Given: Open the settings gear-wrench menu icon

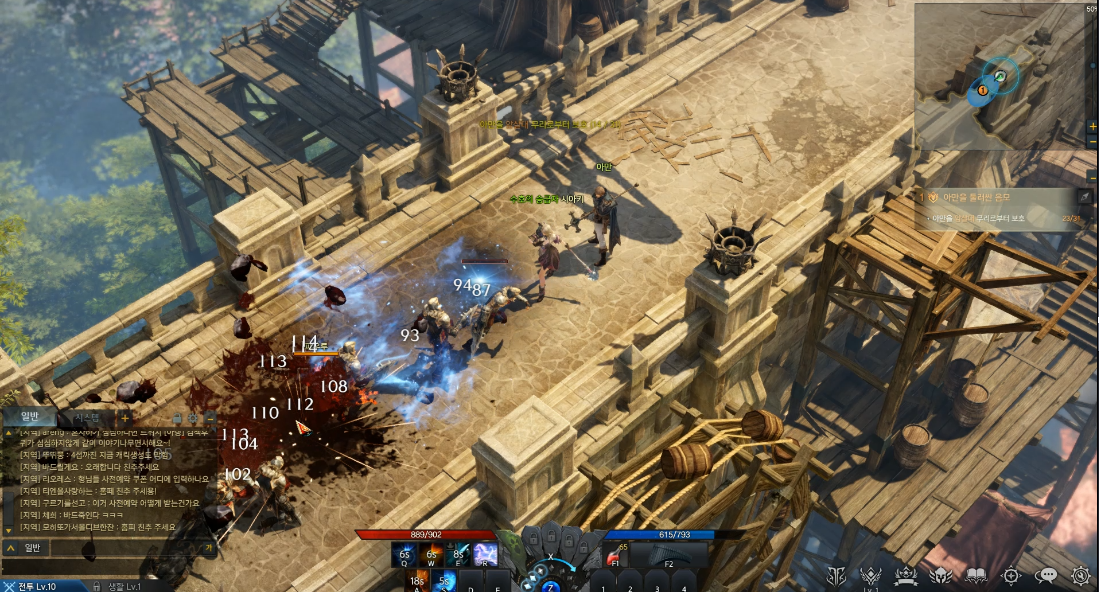Looking at the screenshot, I should pos(1080,575).
